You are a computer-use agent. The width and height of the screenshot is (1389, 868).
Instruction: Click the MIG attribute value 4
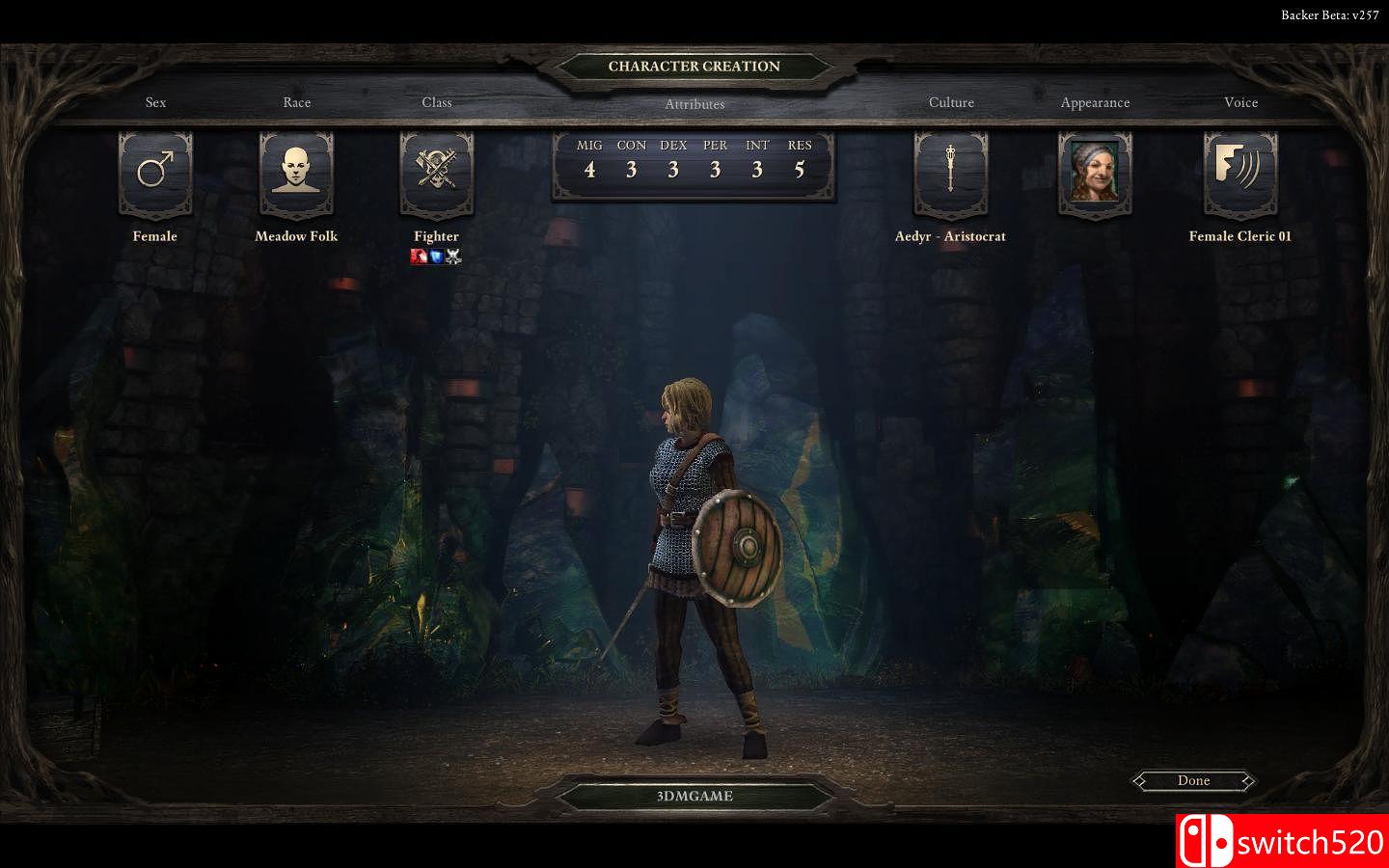(x=589, y=169)
